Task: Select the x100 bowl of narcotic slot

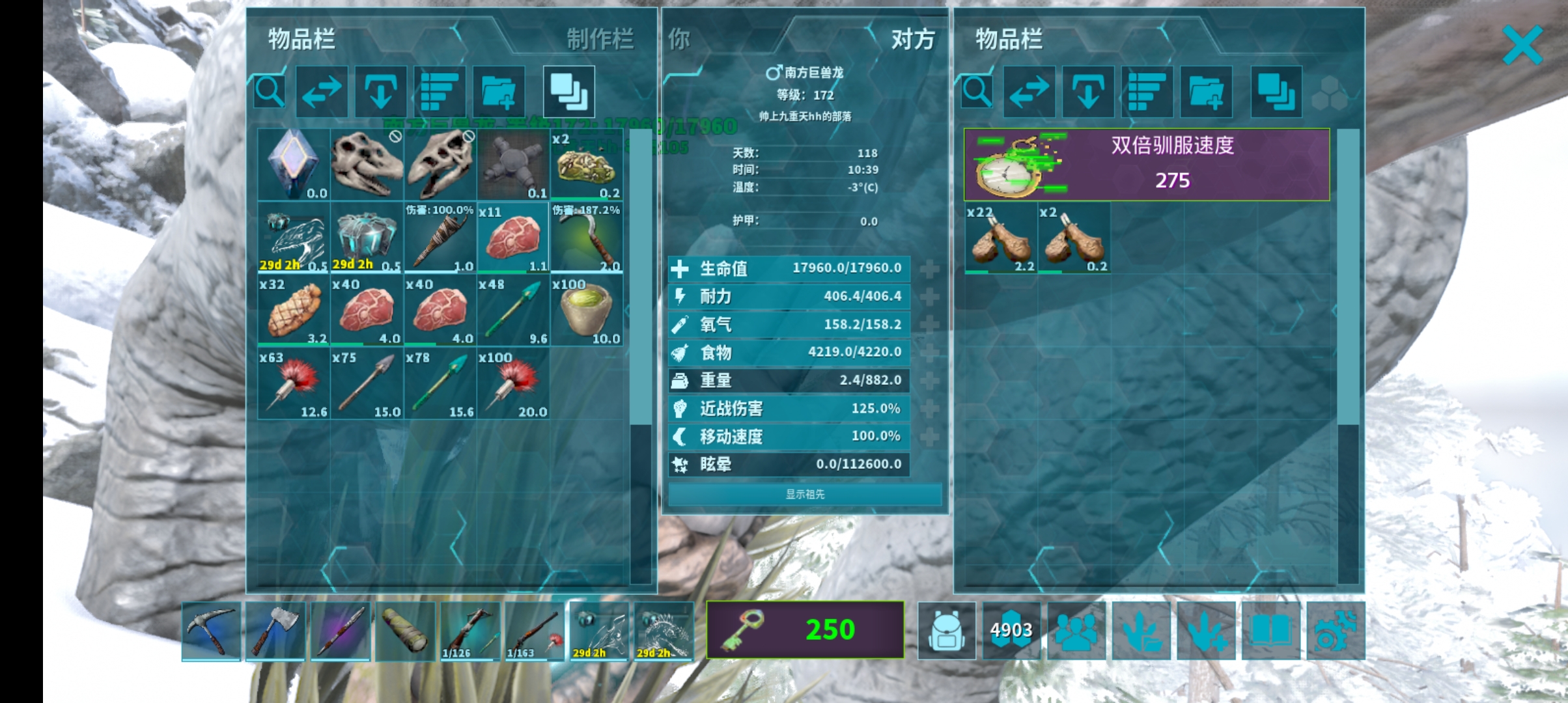Action: [x=586, y=310]
